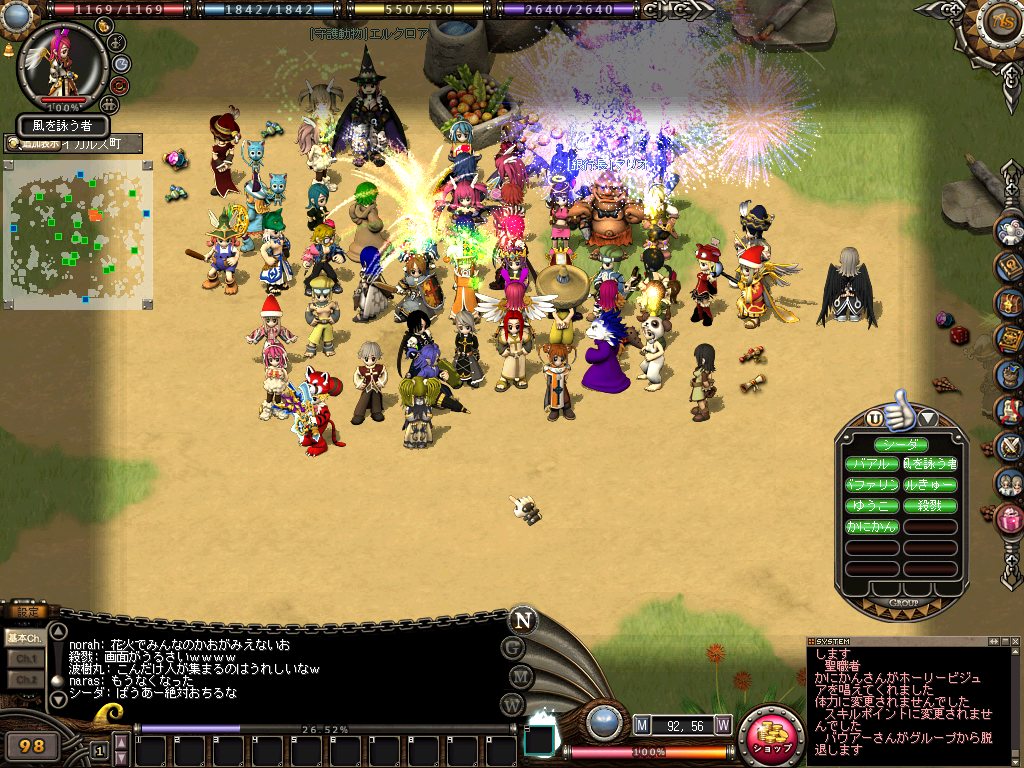Select party member ゆうこ in group list
The width and height of the screenshot is (1024, 768).
(872, 506)
